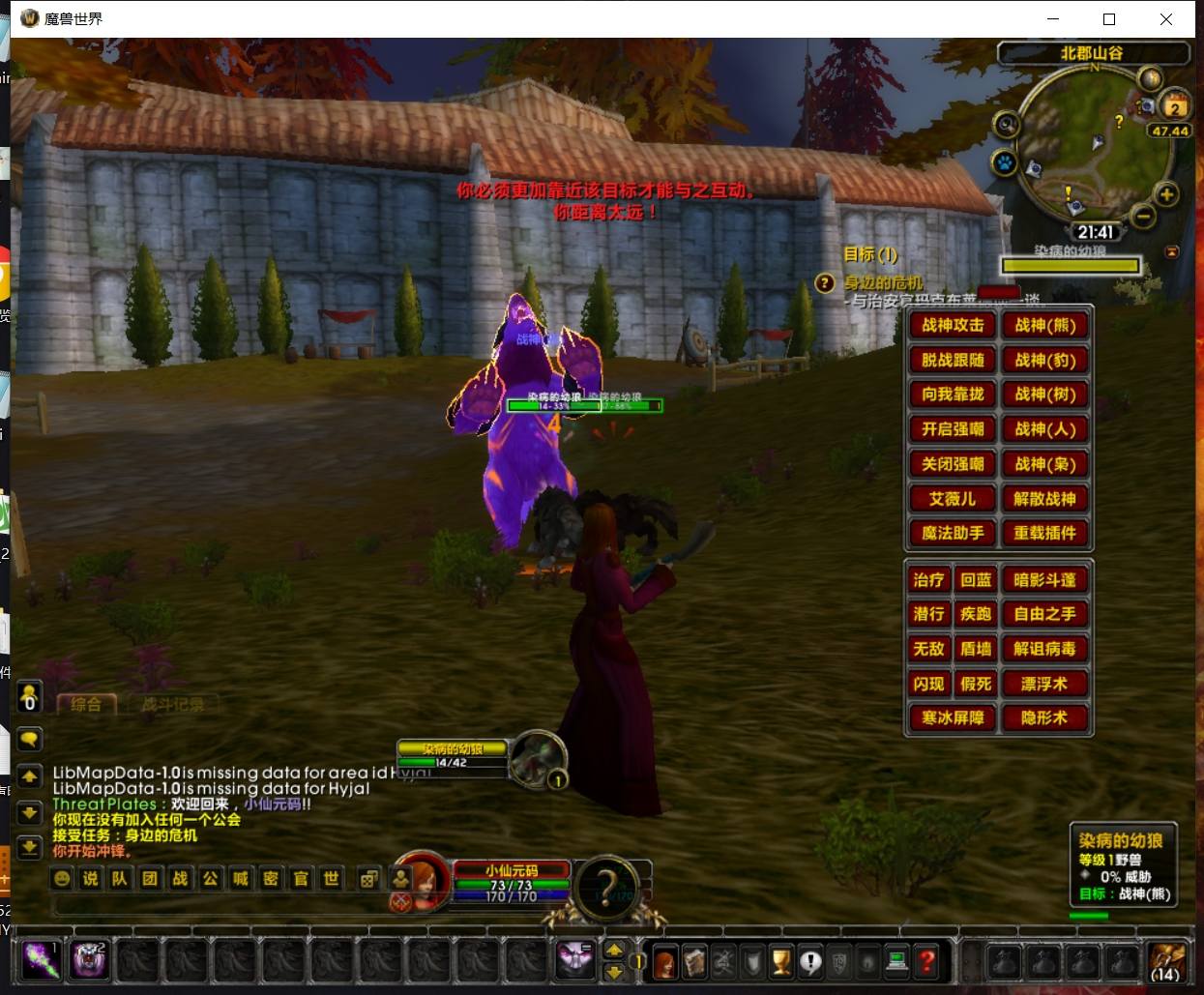Switch to the 战斗记录 combat log tab
The width and height of the screenshot is (1204, 995).
point(172,704)
